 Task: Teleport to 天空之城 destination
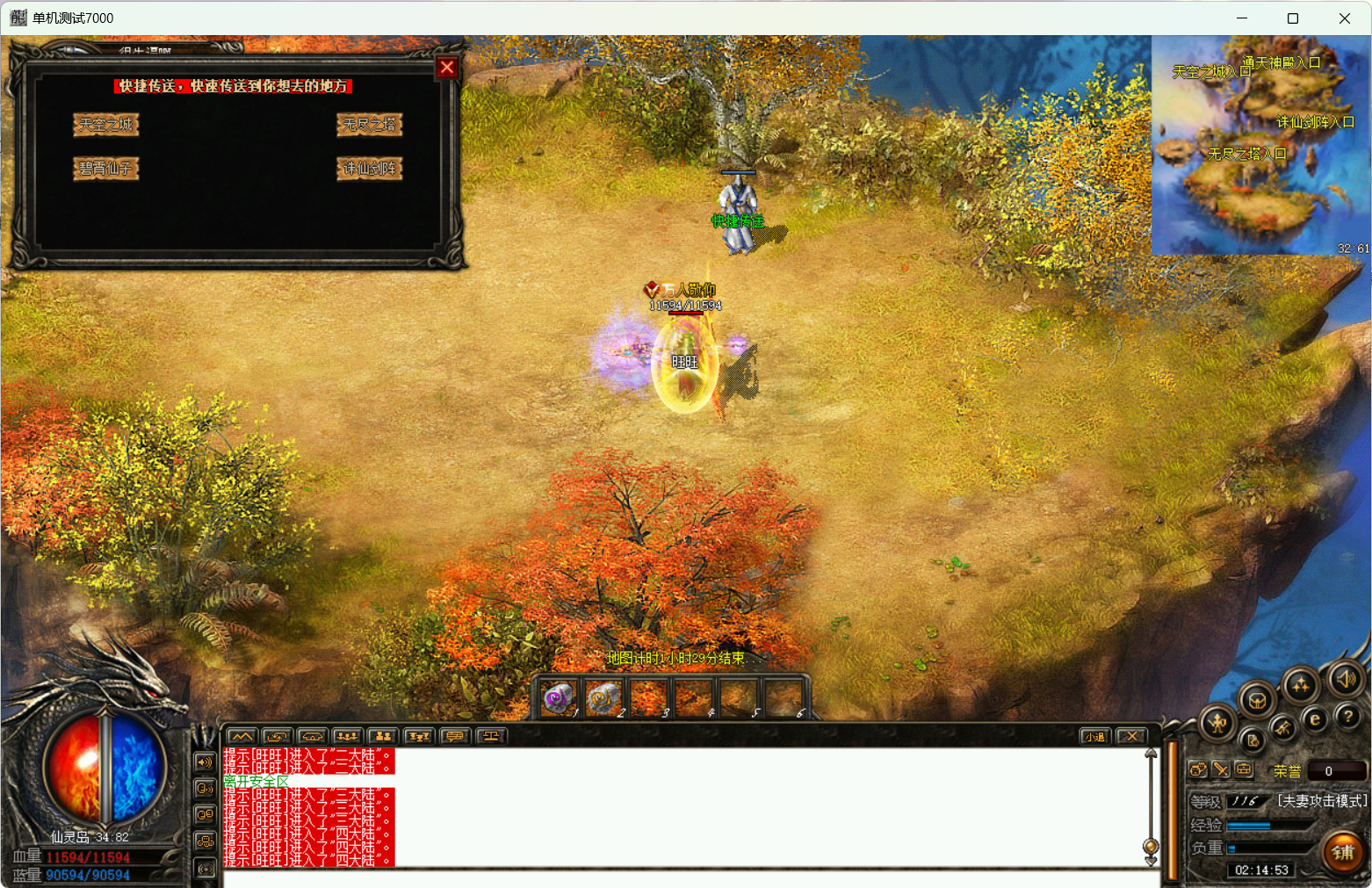105,125
